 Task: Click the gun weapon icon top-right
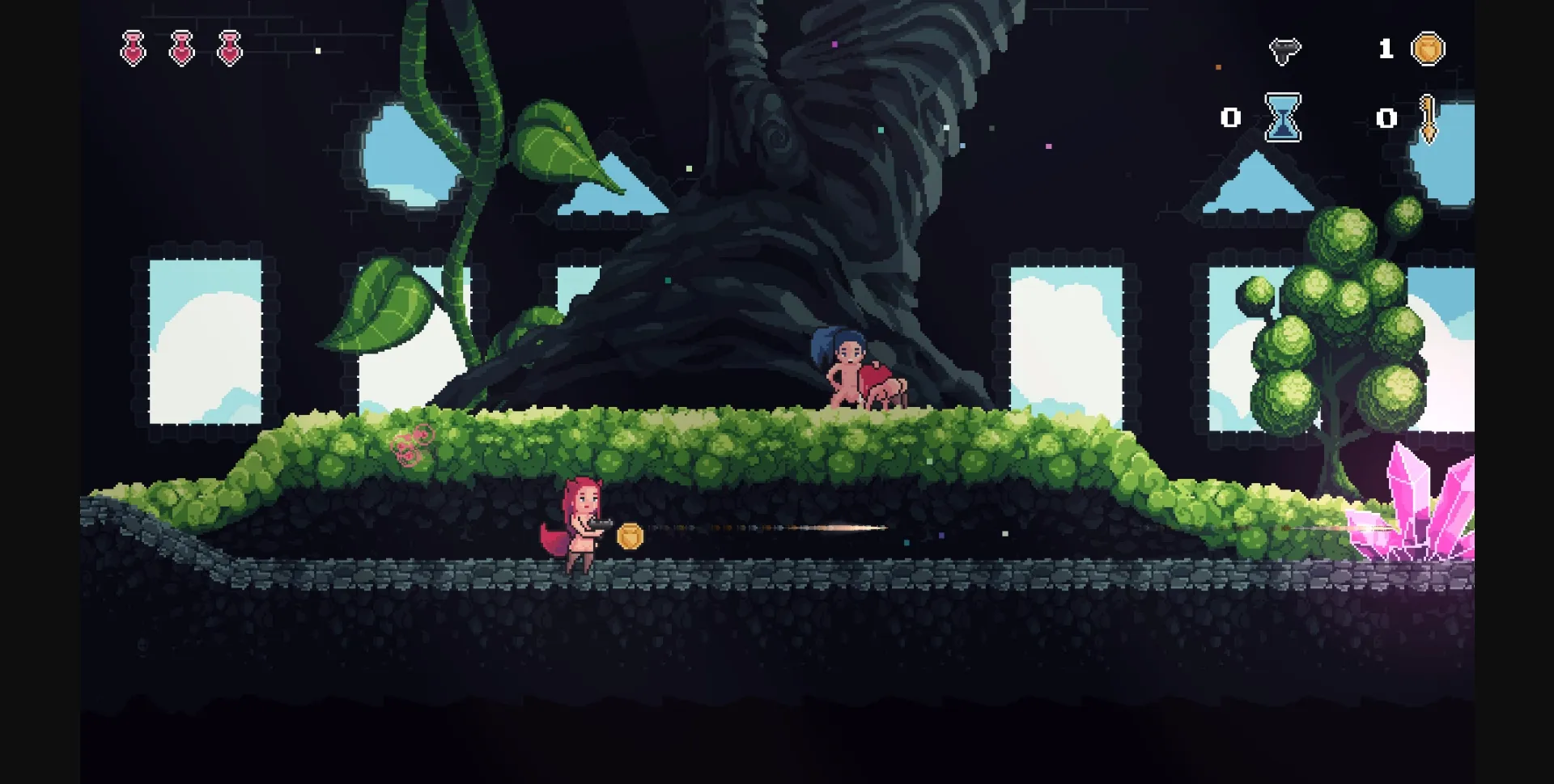1287,49
